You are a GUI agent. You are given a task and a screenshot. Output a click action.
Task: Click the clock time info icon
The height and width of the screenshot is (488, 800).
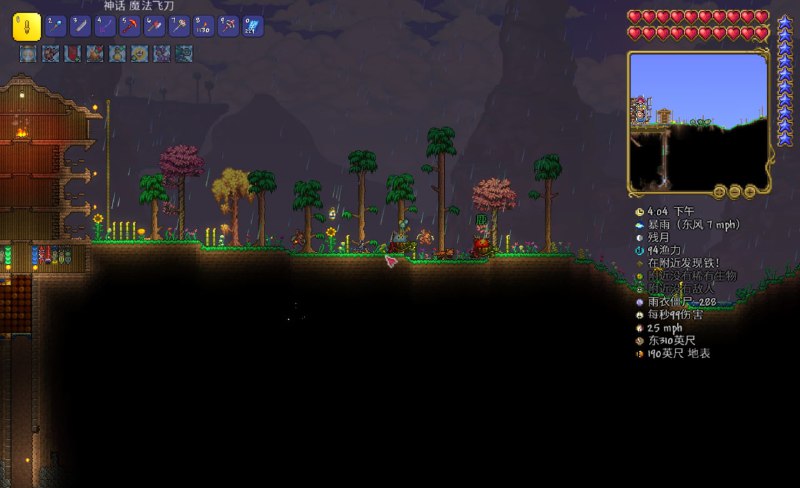click(x=640, y=212)
